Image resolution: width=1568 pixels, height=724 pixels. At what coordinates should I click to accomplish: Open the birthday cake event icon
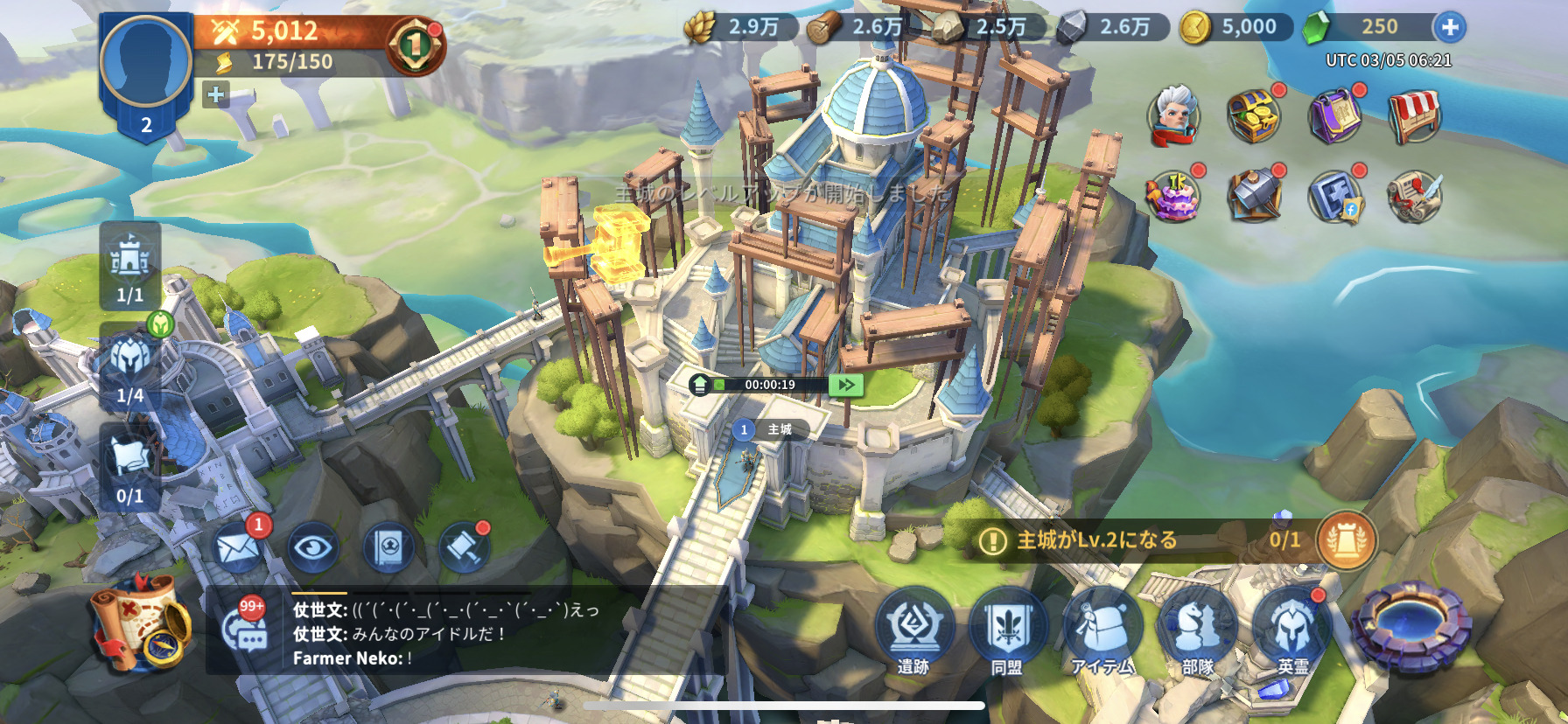[x=1173, y=196]
